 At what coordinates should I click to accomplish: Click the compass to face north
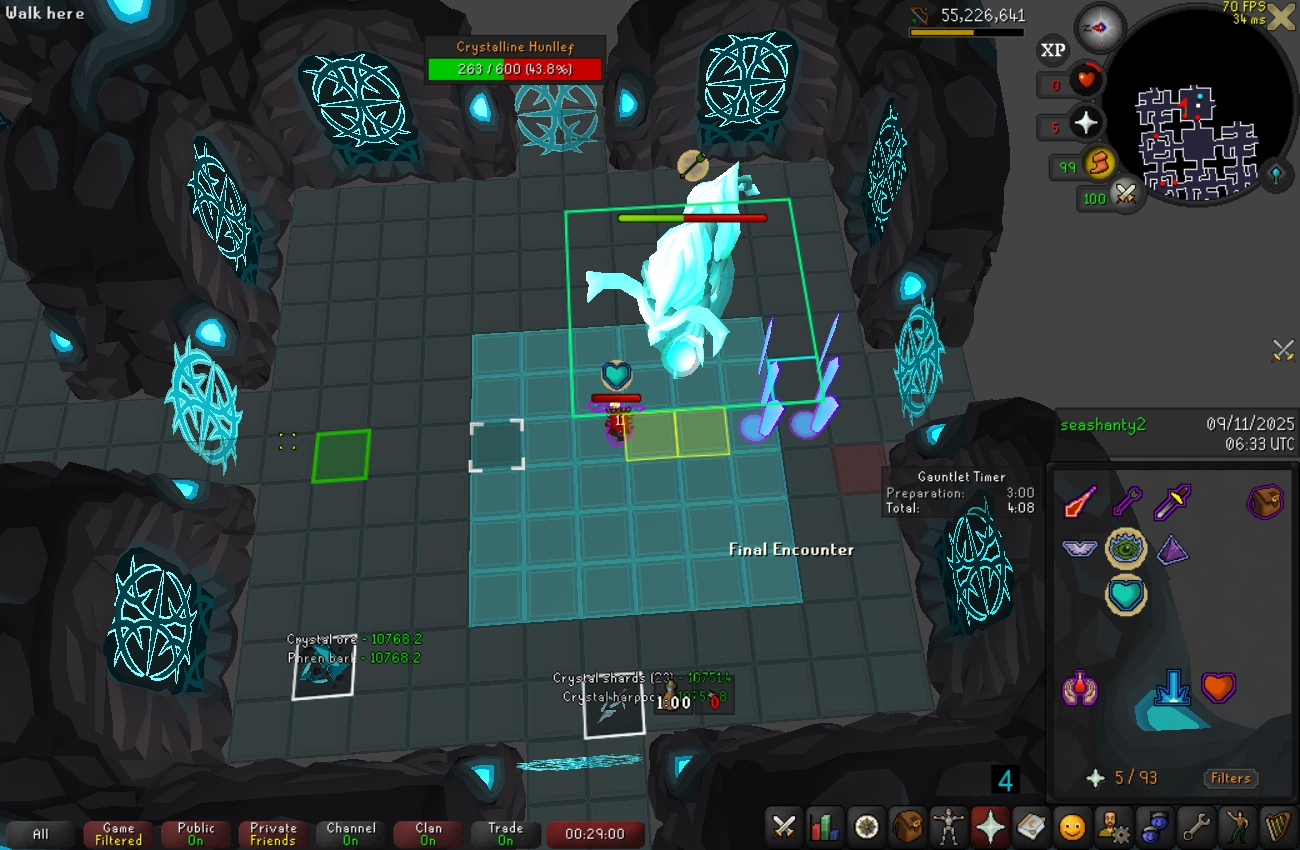coord(1098,28)
